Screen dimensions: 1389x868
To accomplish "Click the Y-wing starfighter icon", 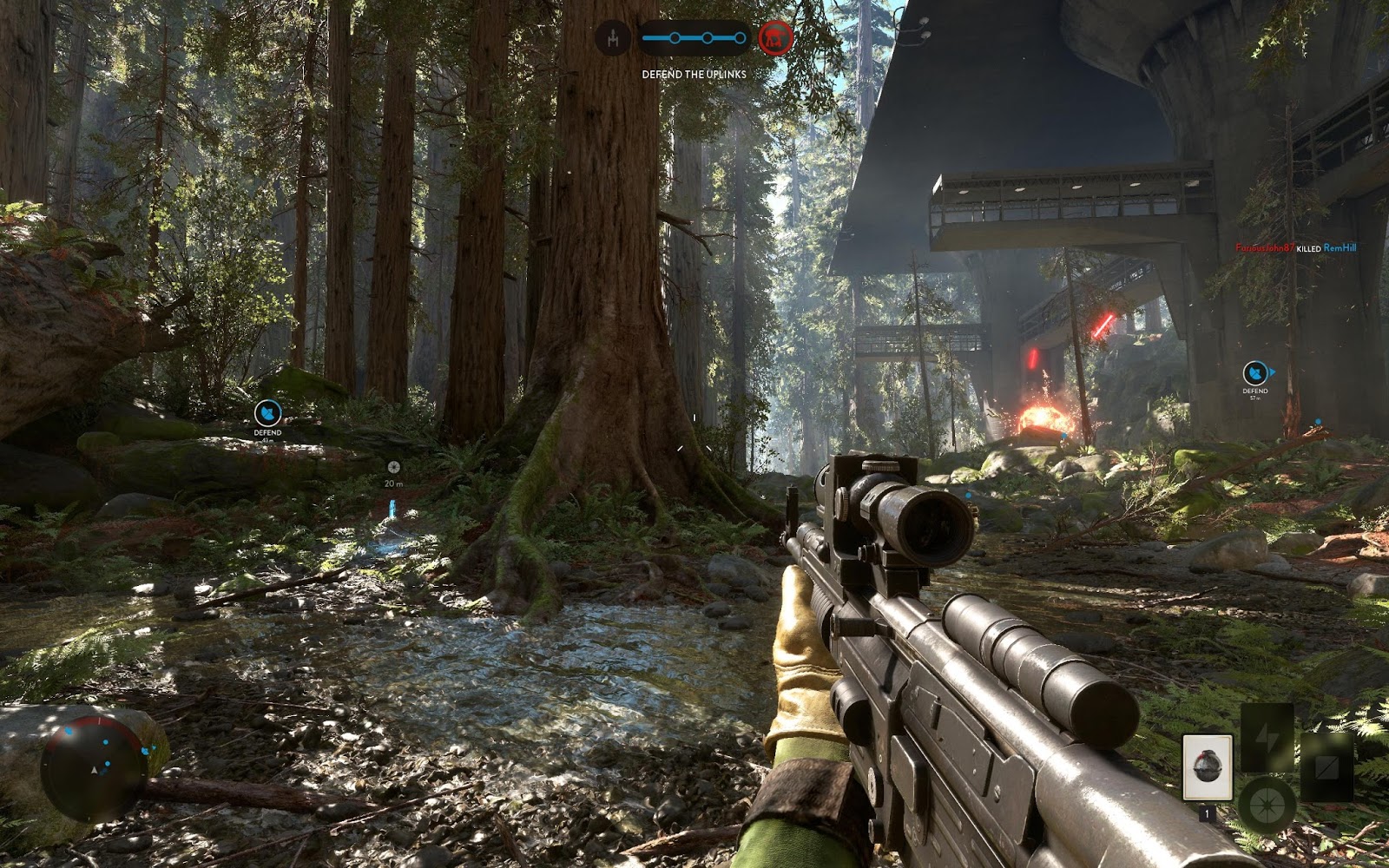I will [613, 38].
